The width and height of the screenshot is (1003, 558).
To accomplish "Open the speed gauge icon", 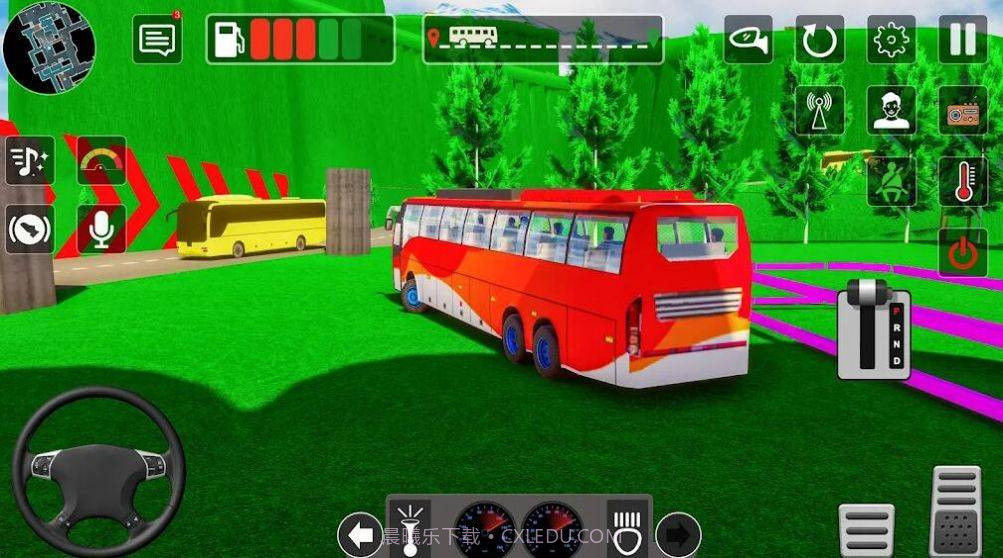I will 102,160.
